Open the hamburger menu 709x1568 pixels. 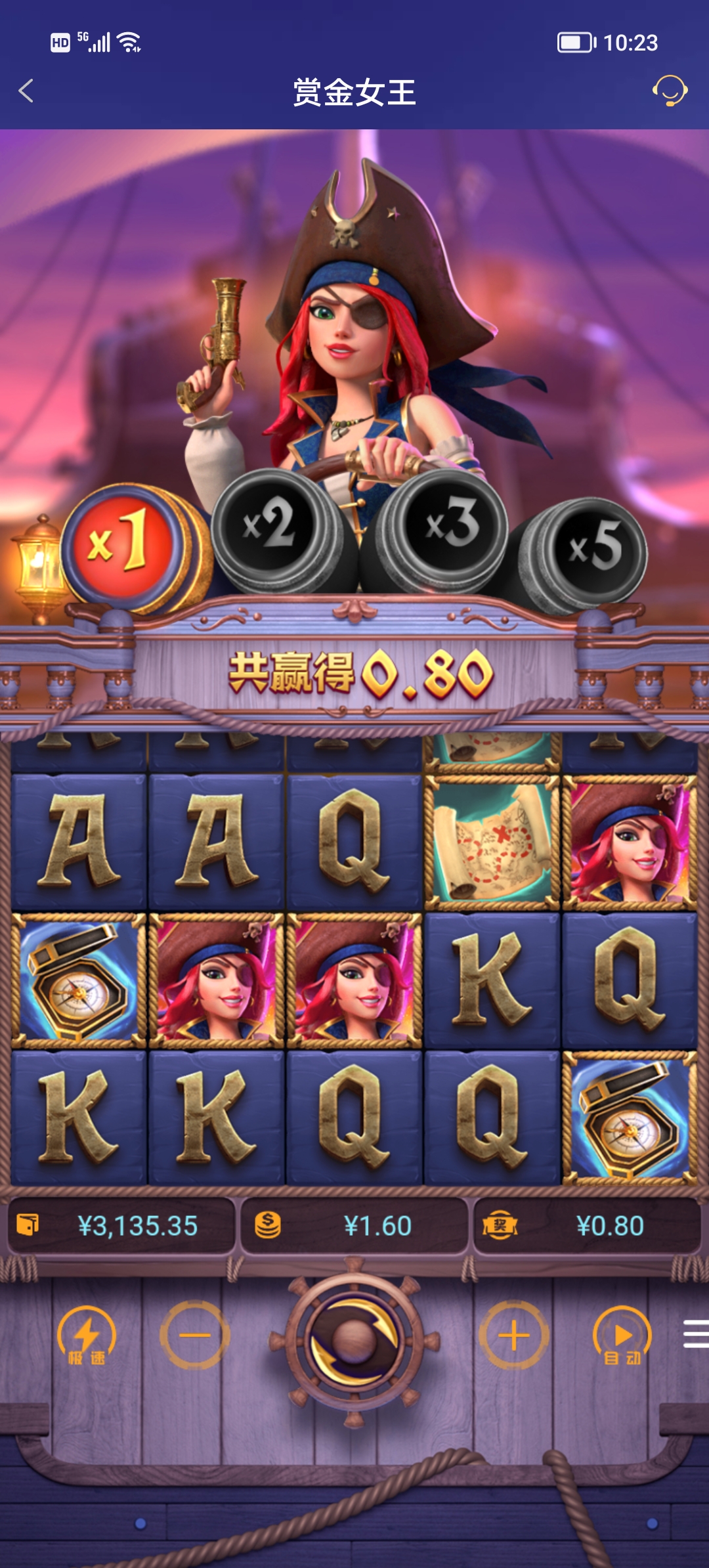tap(696, 1334)
